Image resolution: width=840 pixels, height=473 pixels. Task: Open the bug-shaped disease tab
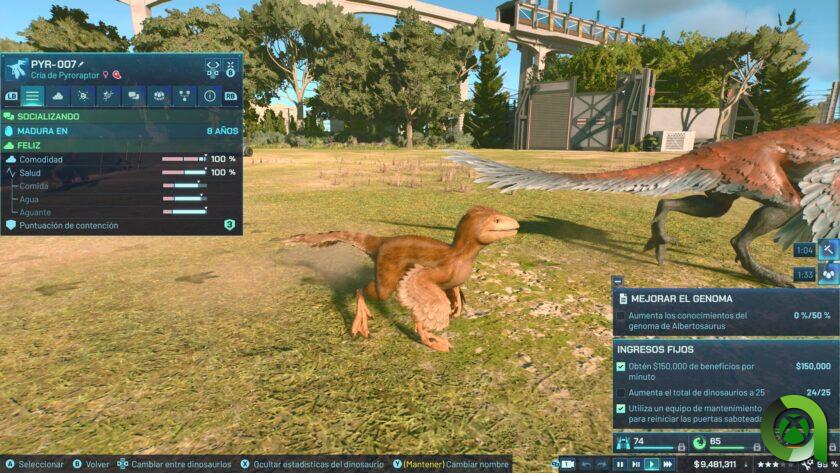coord(84,96)
